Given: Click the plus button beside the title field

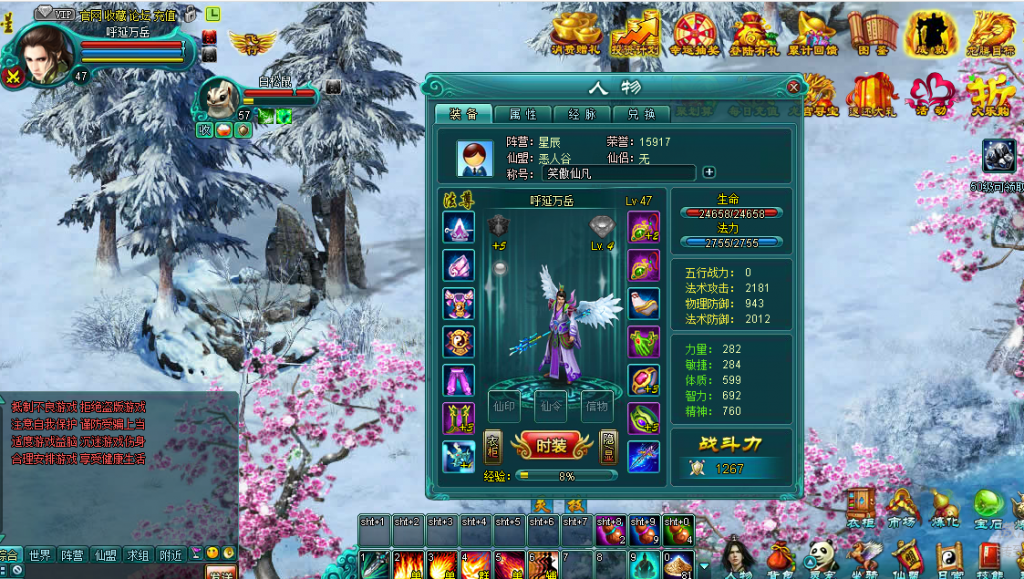Looking at the screenshot, I should (x=709, y=172).
